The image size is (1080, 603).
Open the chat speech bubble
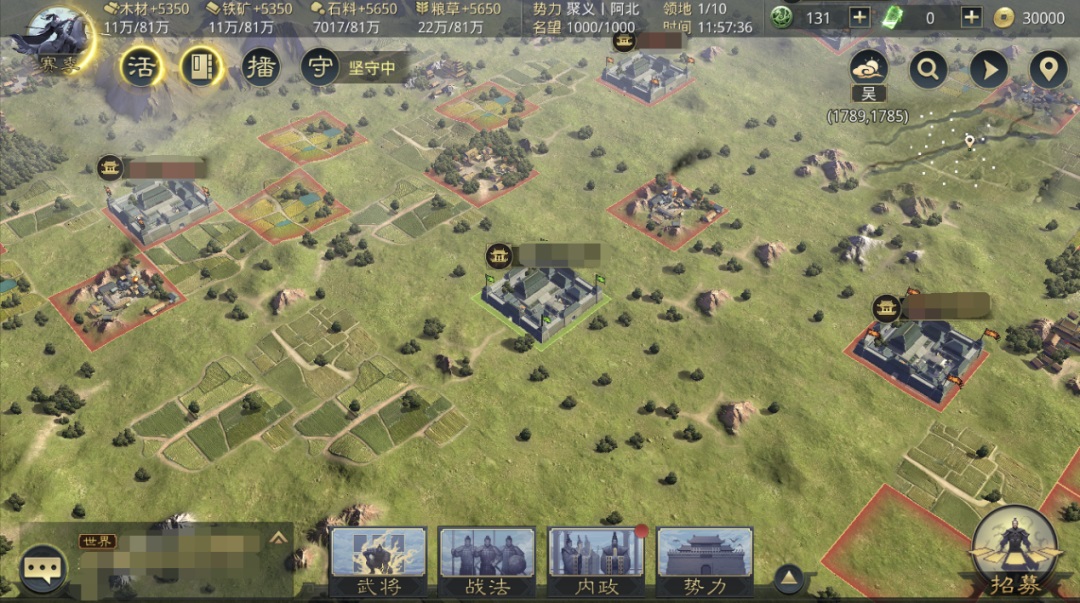(43, 569)
